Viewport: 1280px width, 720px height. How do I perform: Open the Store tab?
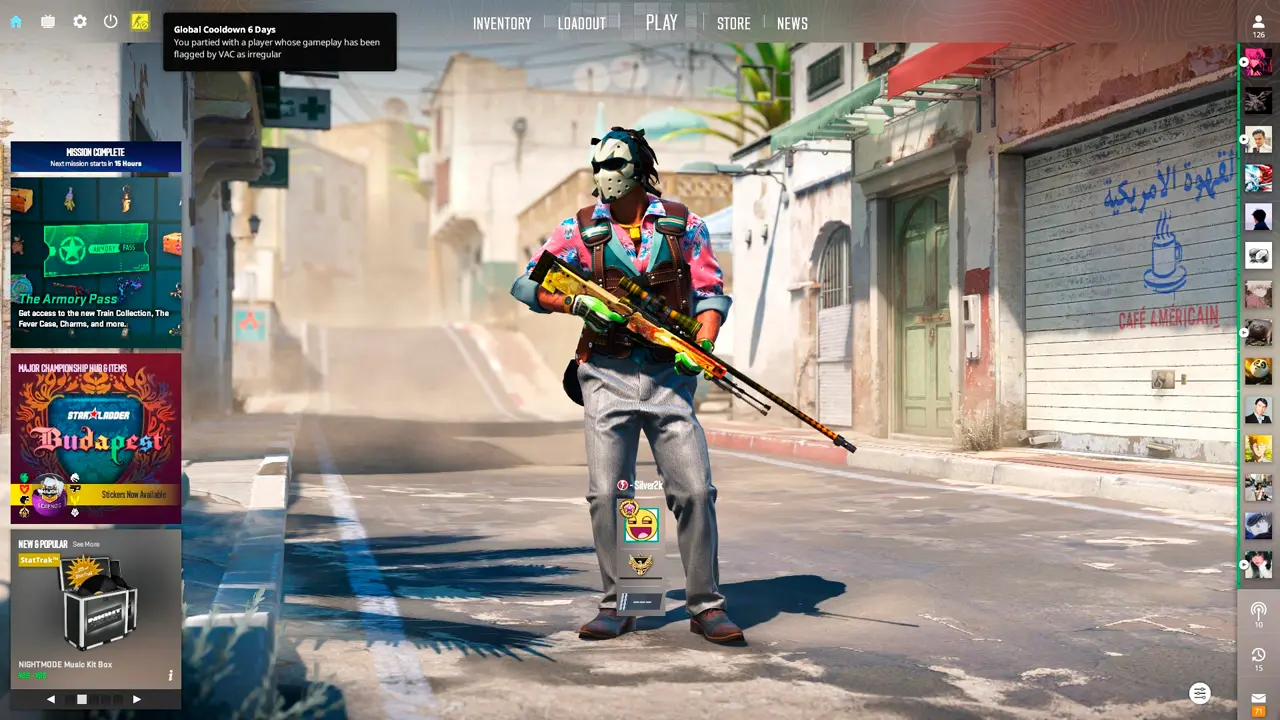pyautogui.click(x=733, y=23)
